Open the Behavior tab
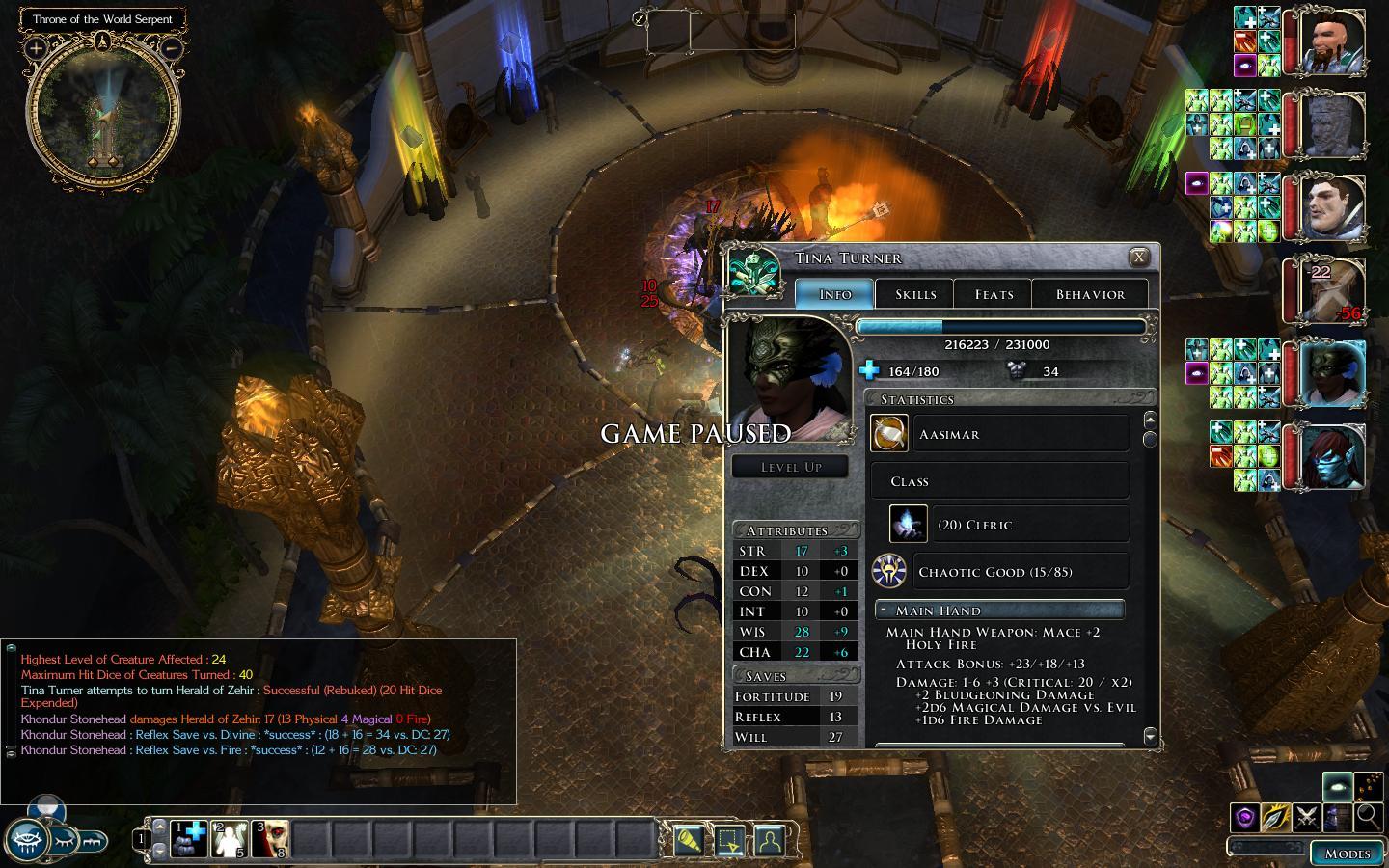The height and width of the screenshot is (868, 1389). (x=1089, y=294)
